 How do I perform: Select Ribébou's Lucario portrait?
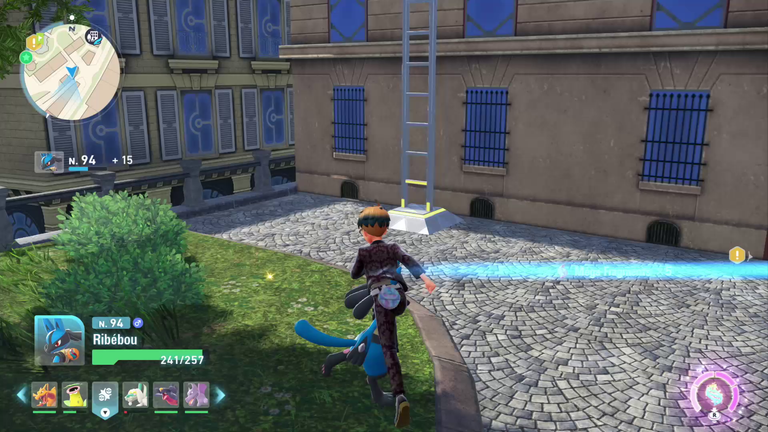click(59, 341)
